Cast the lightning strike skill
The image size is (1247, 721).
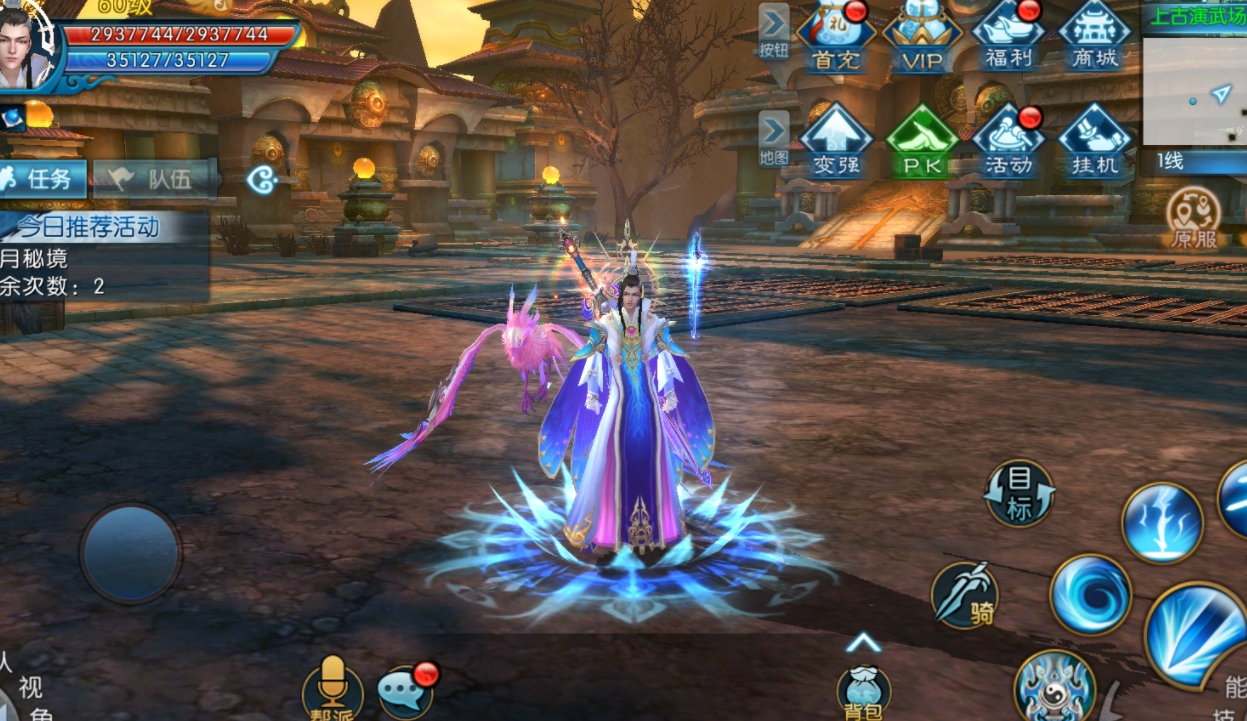pyautogui.click(x=1162, y=522)
